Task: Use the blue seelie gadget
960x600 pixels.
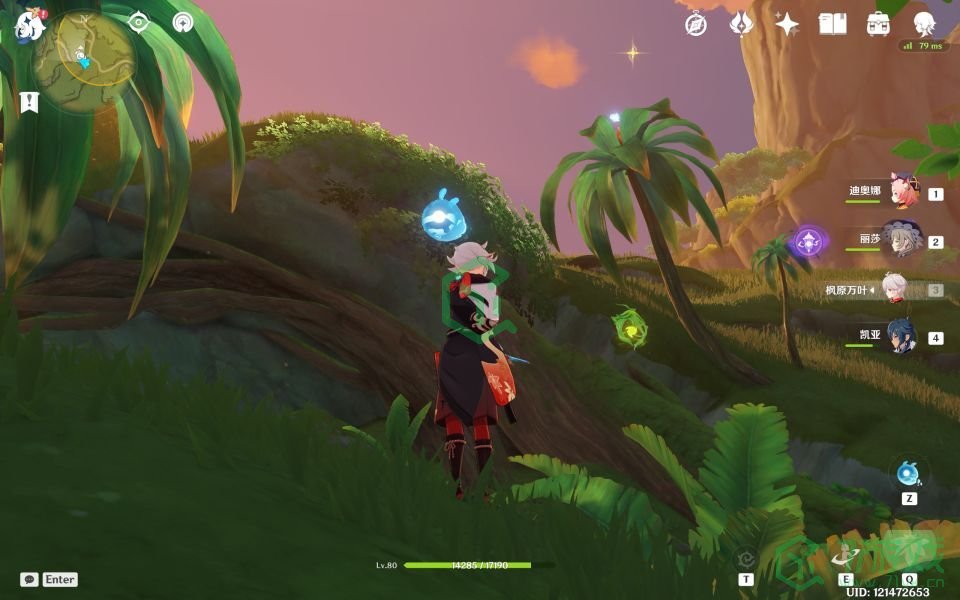Action: click(x=909, y=473)
